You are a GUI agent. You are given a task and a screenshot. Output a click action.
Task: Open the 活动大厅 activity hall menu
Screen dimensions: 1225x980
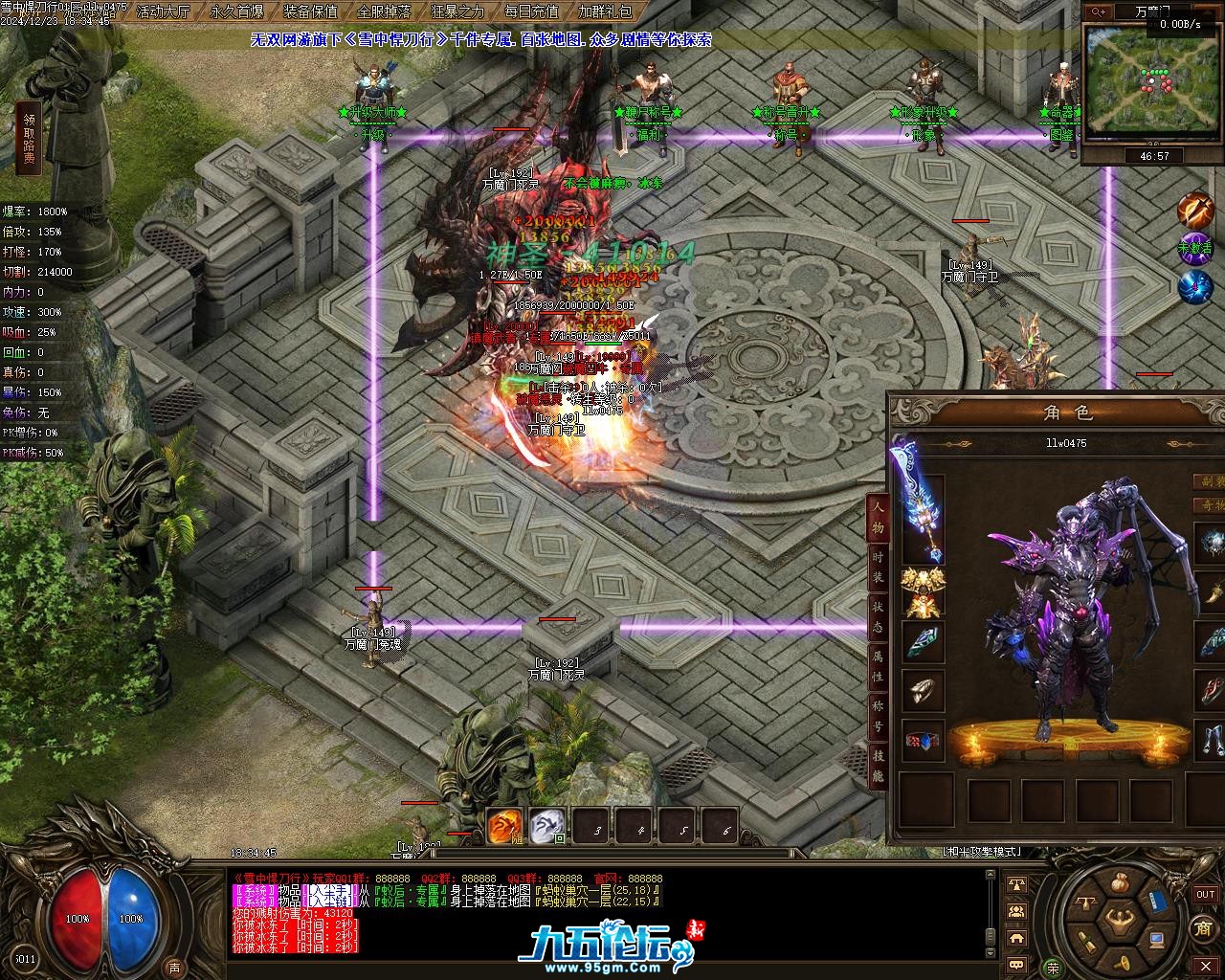164,11
